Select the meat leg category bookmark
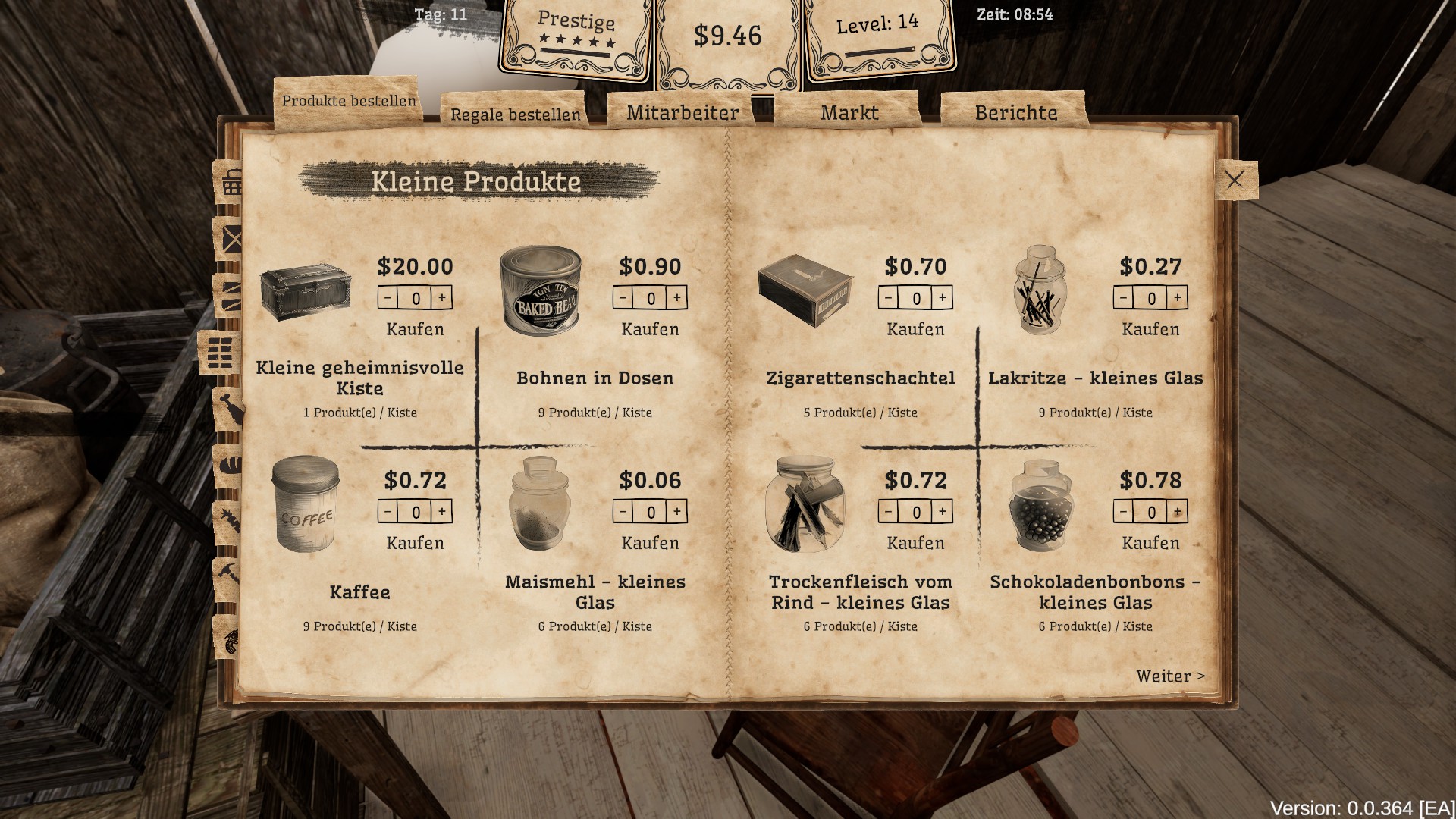The width and height of the screenshot is (1456, 819). (230, 409)
